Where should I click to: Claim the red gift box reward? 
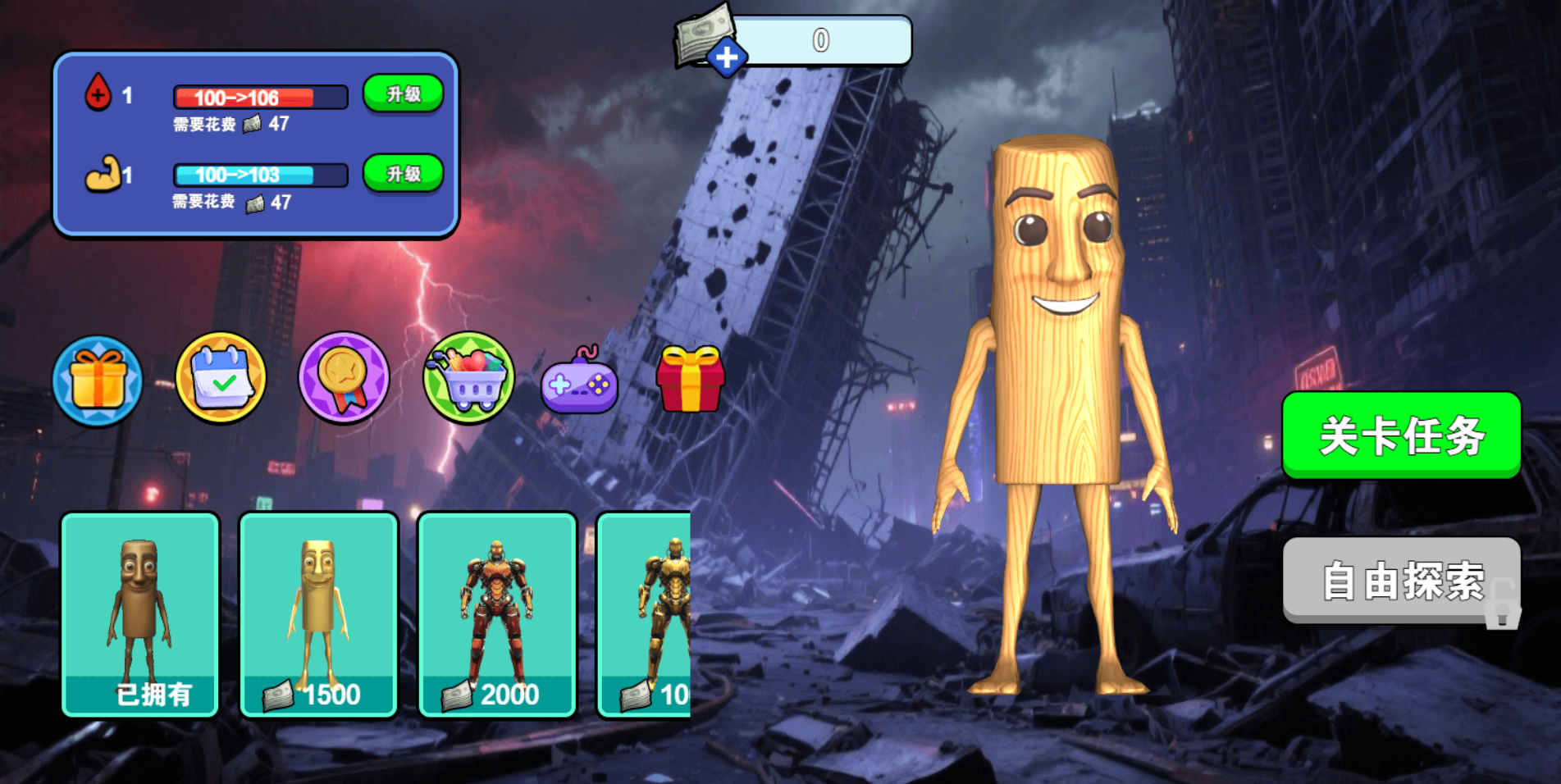tap(690, 379)
